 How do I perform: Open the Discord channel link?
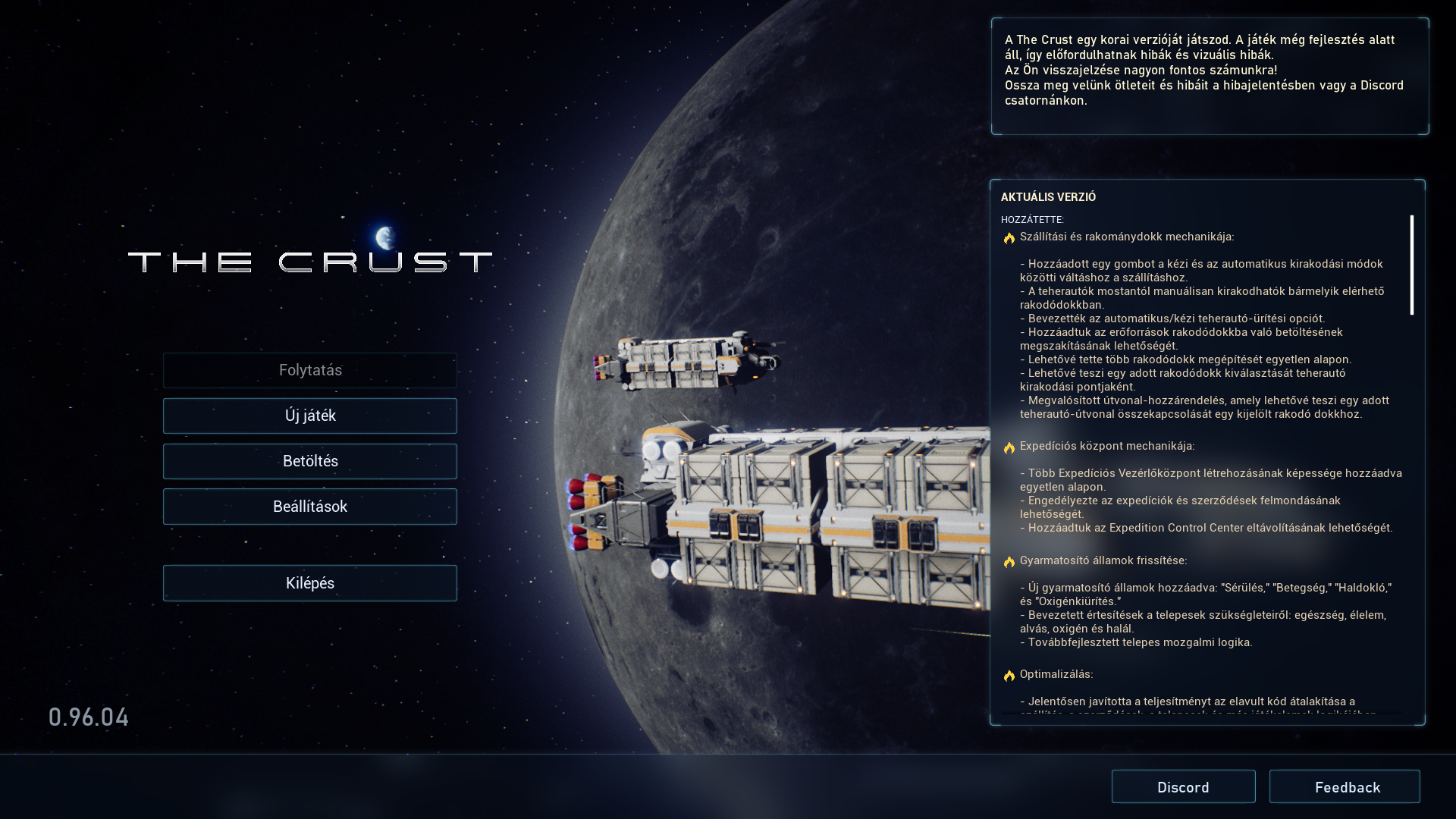tap(1183, 787)
